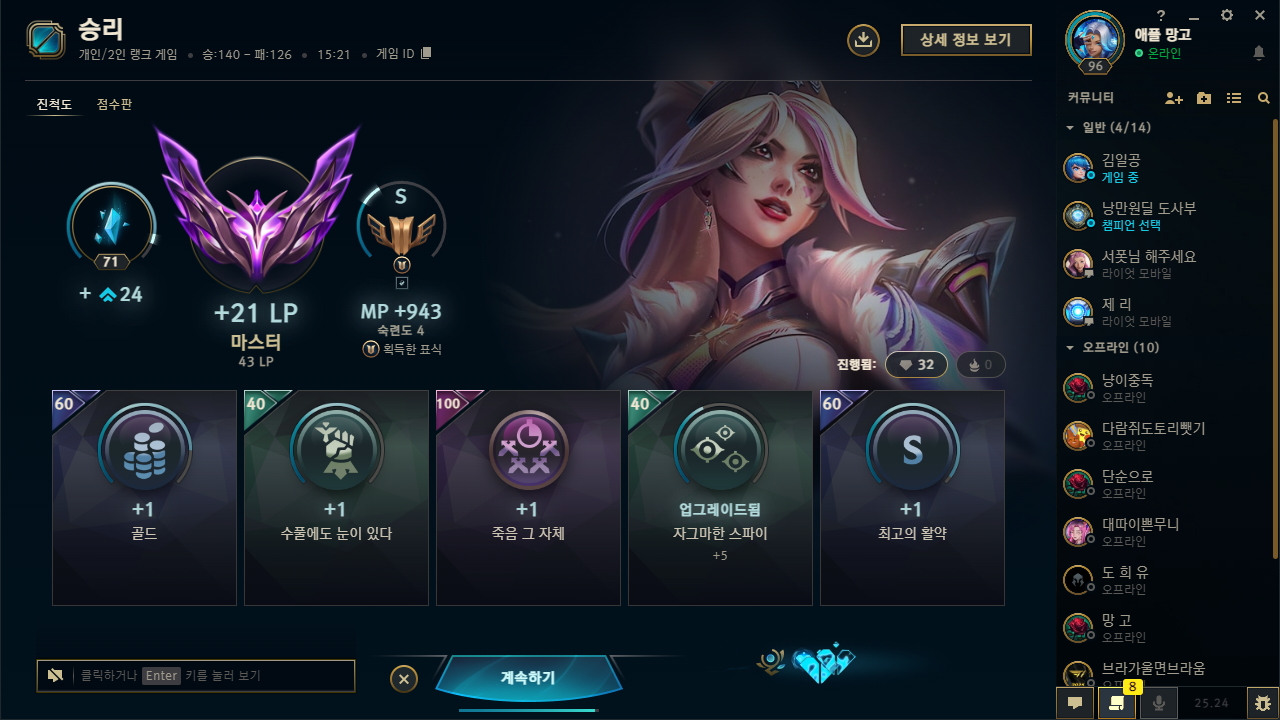Open the 골드 challenge card

coord(144,497)
